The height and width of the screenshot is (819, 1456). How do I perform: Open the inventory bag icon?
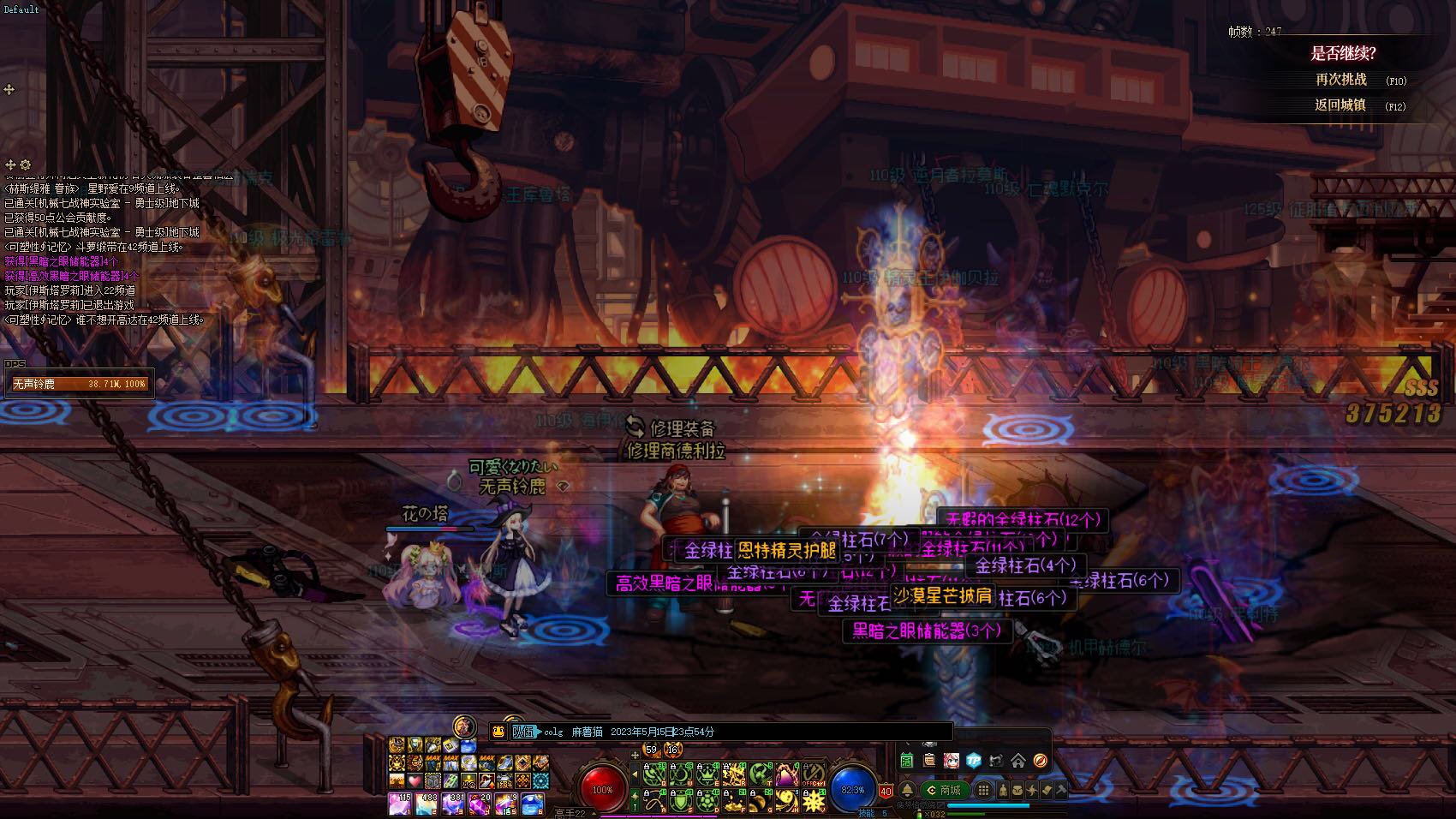[1017, 790]
